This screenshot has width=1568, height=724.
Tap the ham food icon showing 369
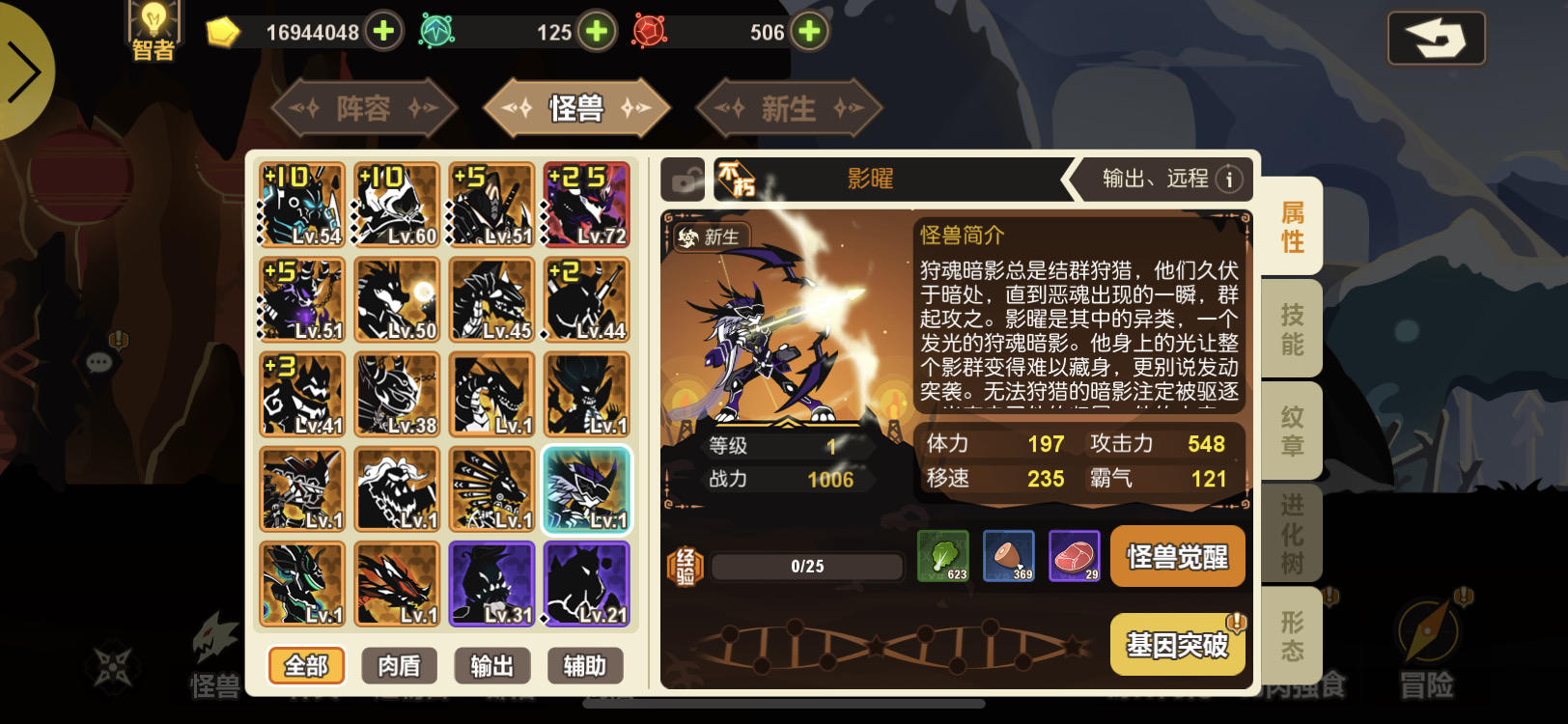pyautogui.click(x=1007, y=558)
